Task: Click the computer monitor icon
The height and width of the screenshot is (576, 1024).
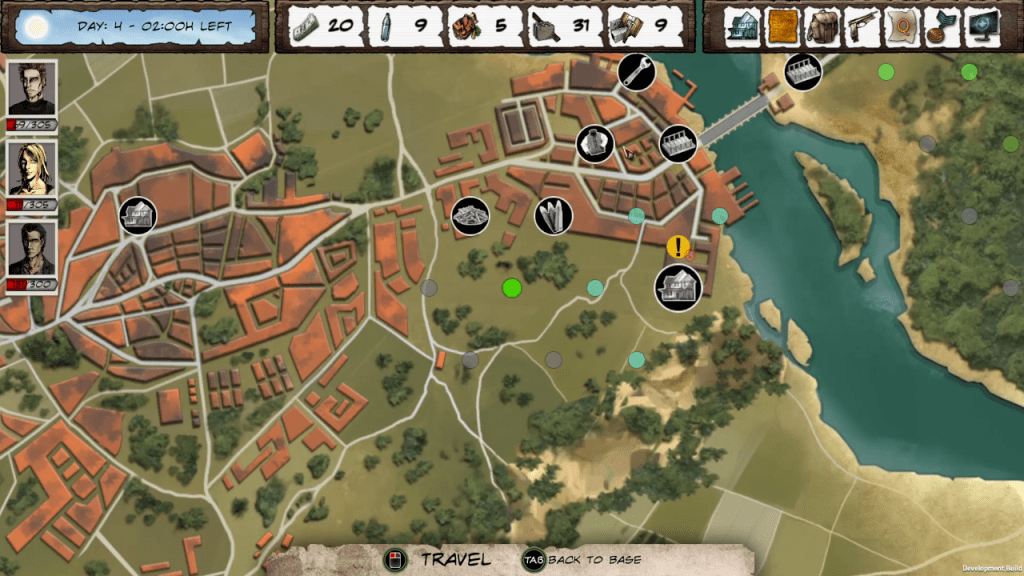Action: pos(983,26)
